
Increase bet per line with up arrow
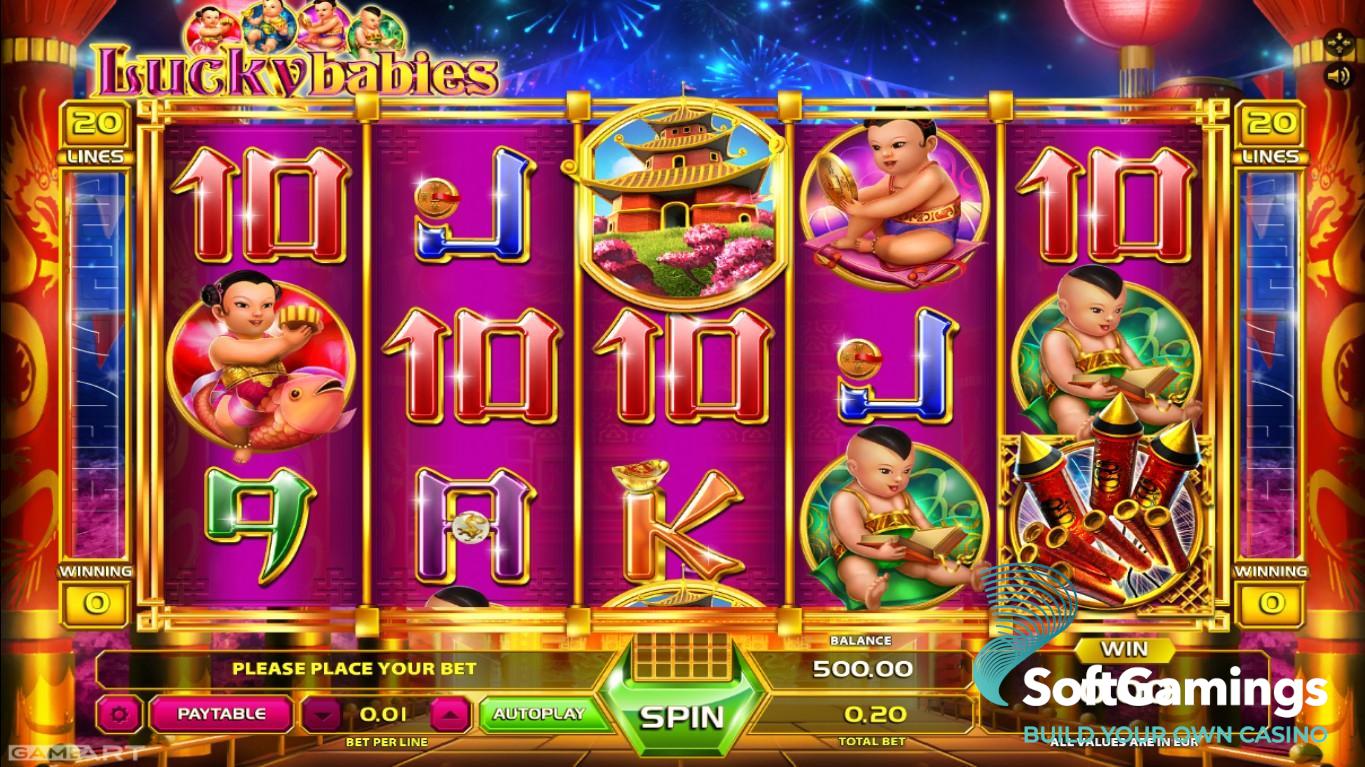click(450, 715)
